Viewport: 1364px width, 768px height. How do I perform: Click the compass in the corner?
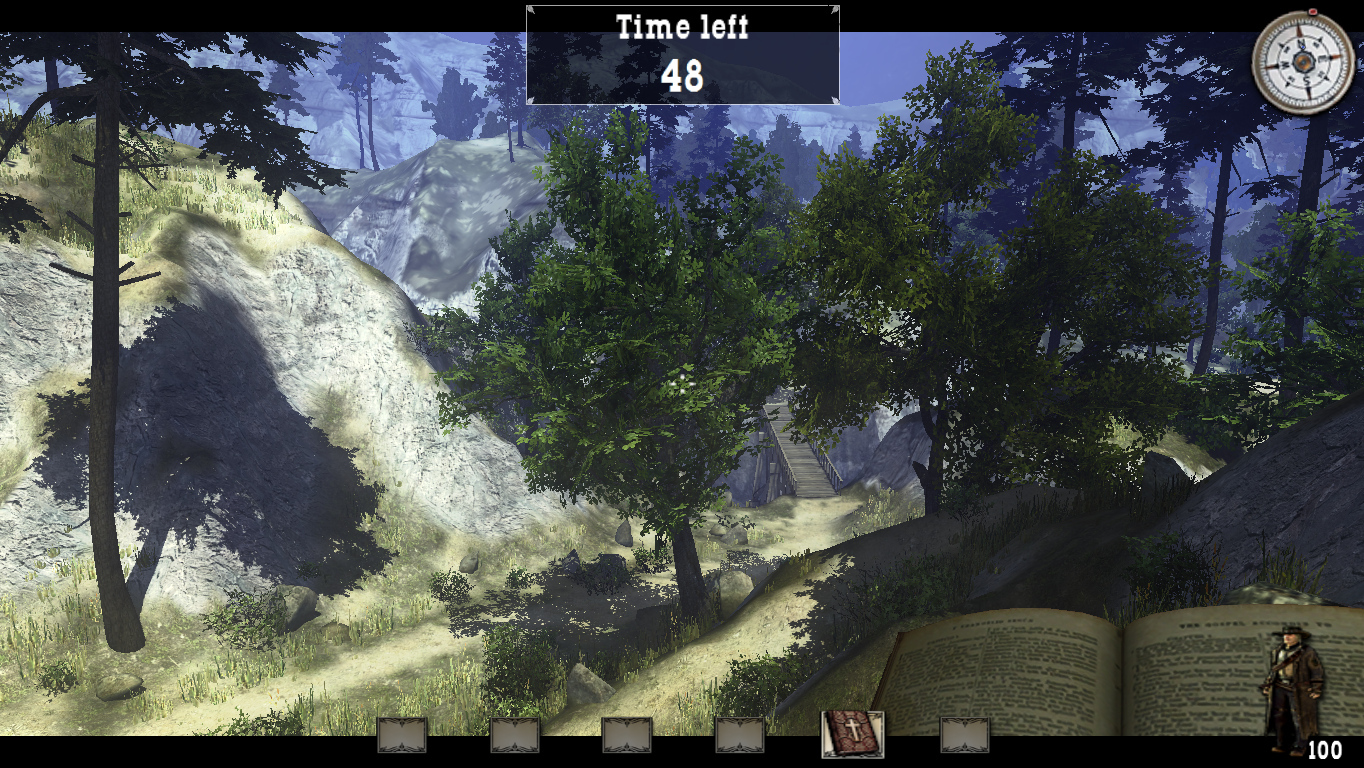coord(1303,61)
